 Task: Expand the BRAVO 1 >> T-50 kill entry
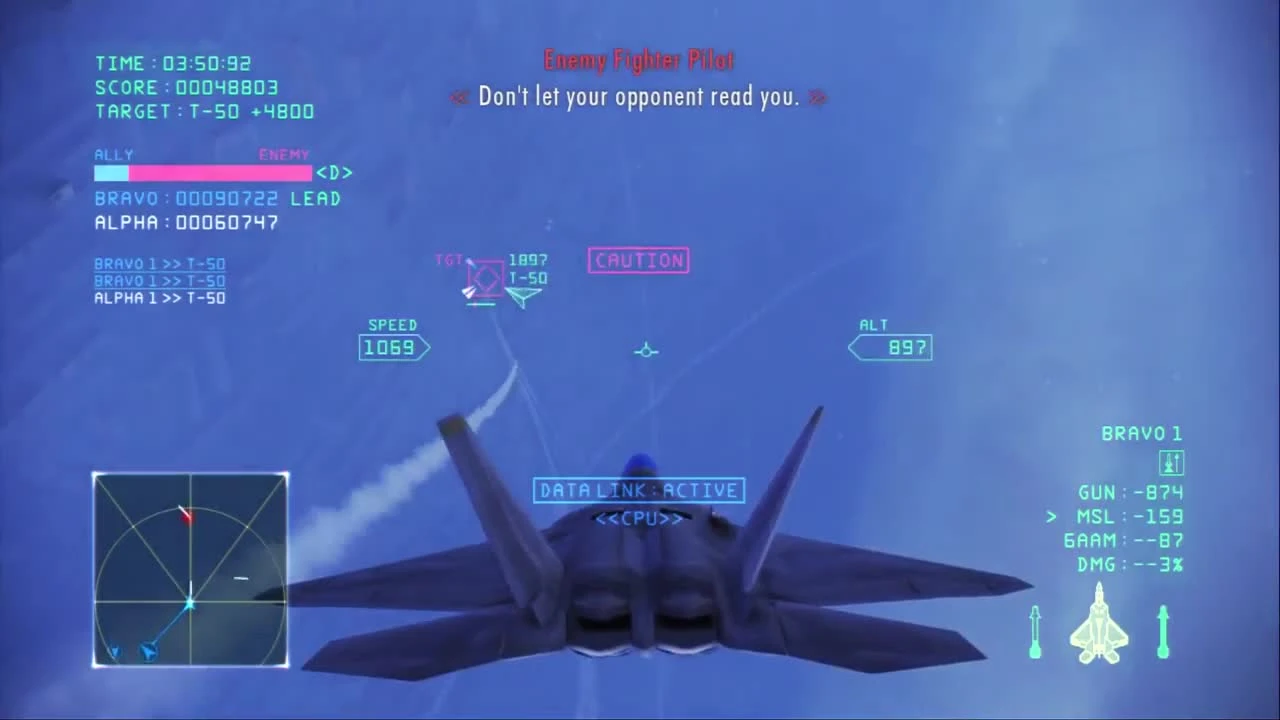159,263
